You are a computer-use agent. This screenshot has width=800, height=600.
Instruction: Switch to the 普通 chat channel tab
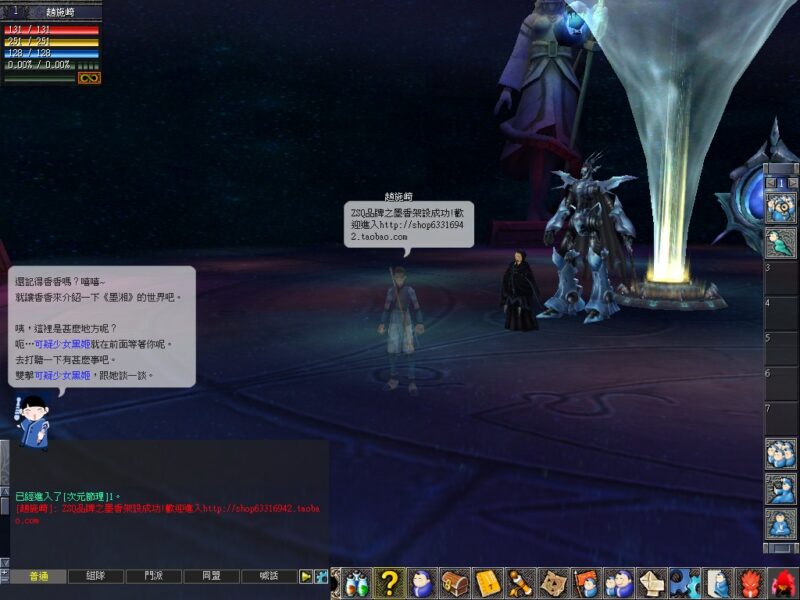click(39, 576)
